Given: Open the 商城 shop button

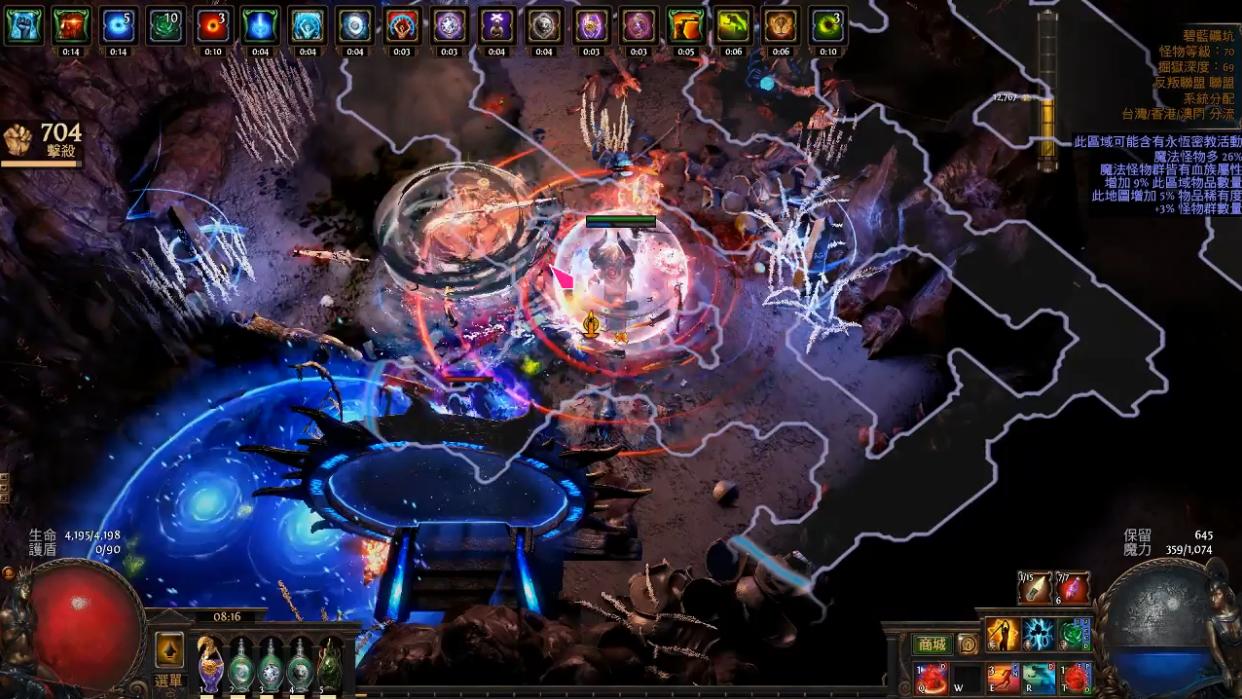Looking at the screenshot, I should 932,645.
